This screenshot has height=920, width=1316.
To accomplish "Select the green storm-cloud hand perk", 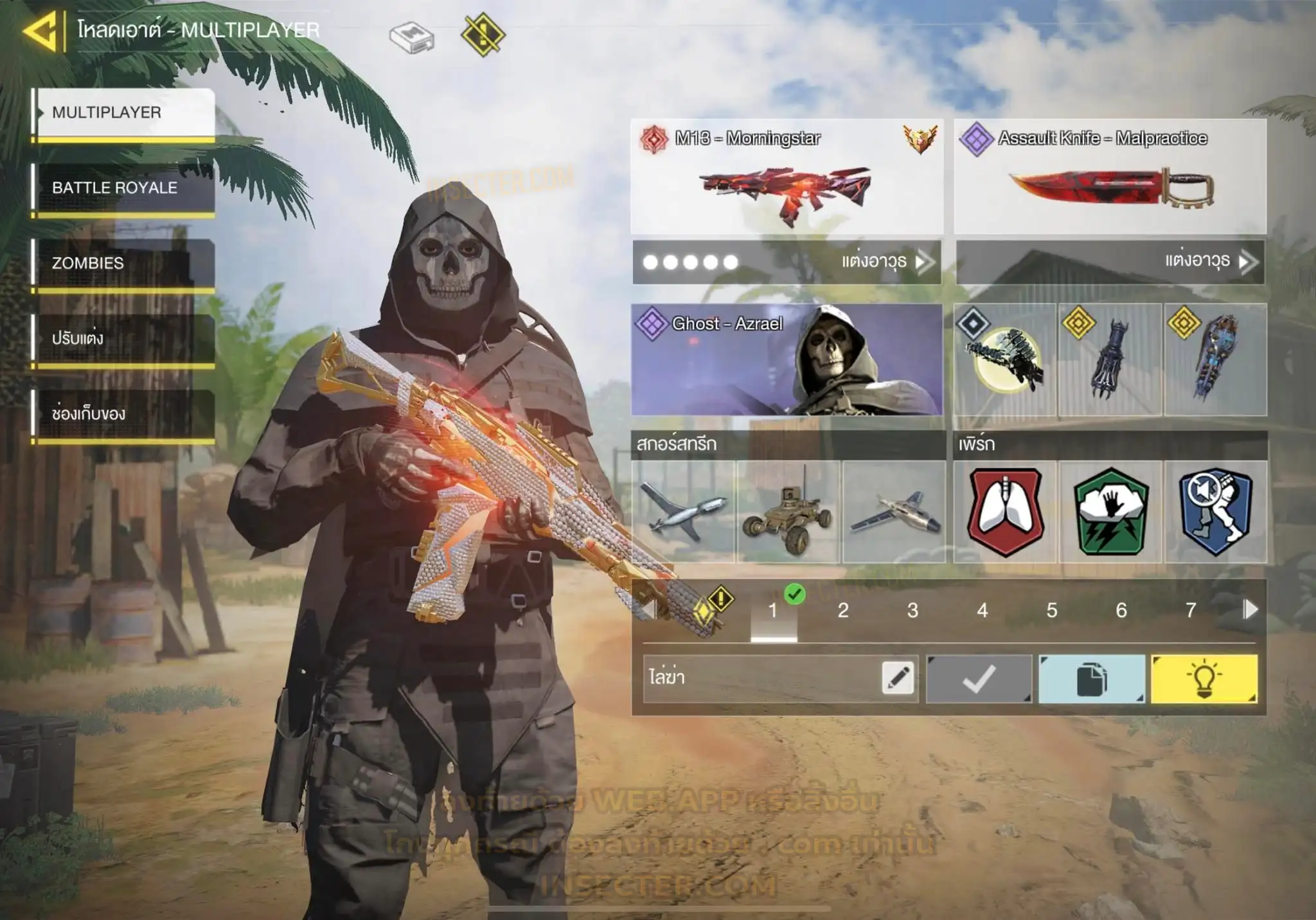I will click(x=1110, y=512).
